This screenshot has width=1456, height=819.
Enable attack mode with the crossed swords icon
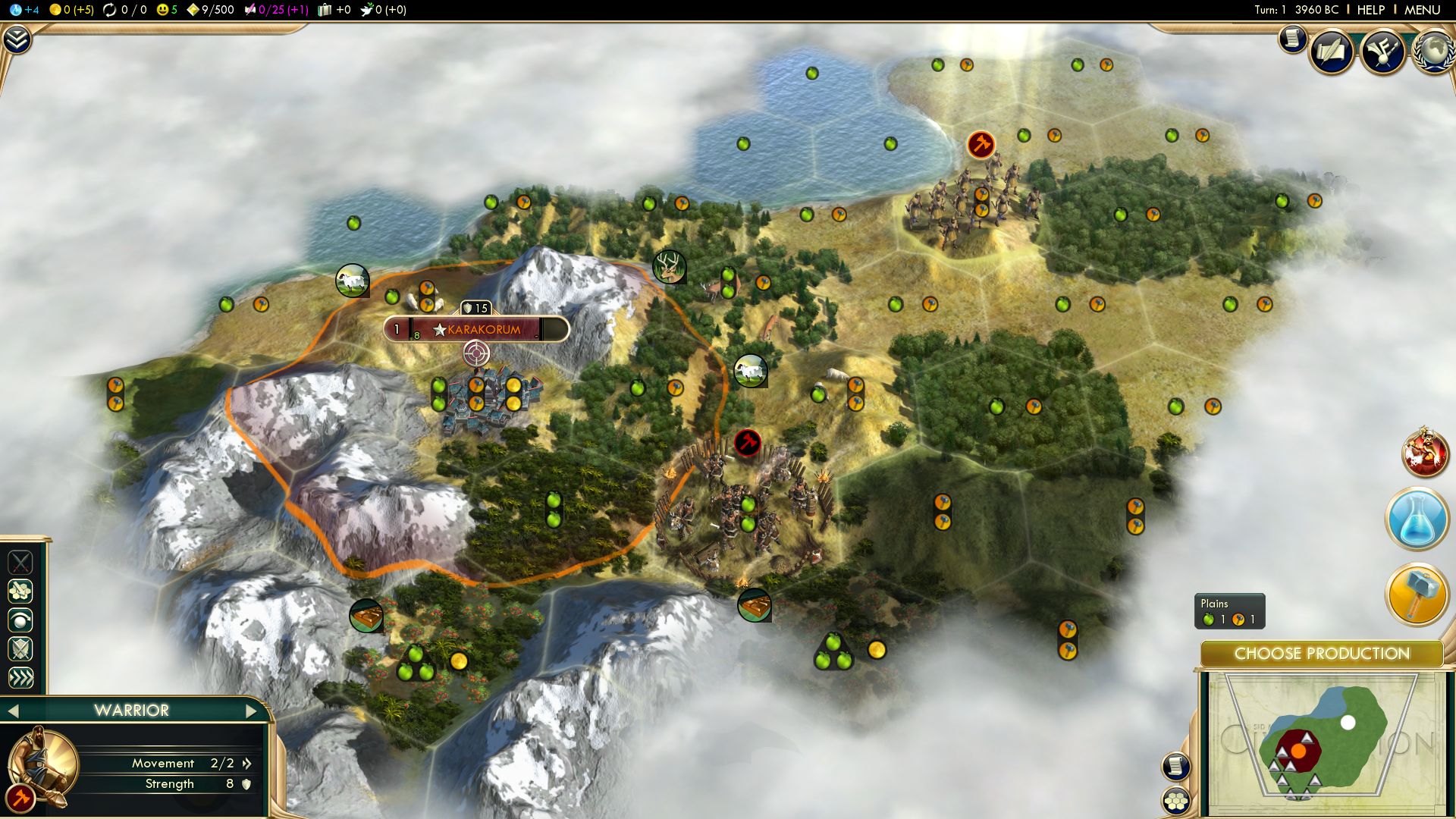21,562
